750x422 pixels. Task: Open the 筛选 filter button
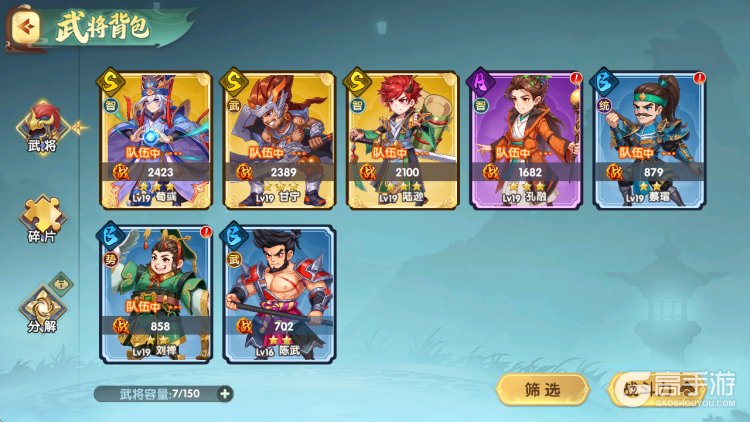[541, 391]
